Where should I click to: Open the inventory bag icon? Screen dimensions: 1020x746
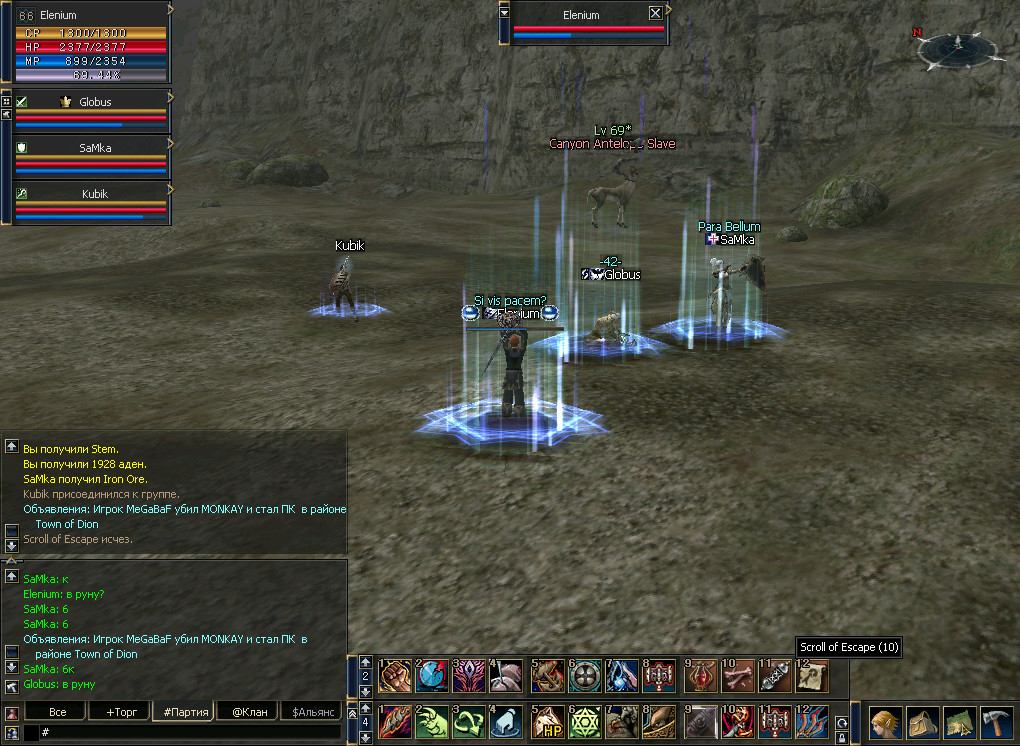(x=922, y=723)
